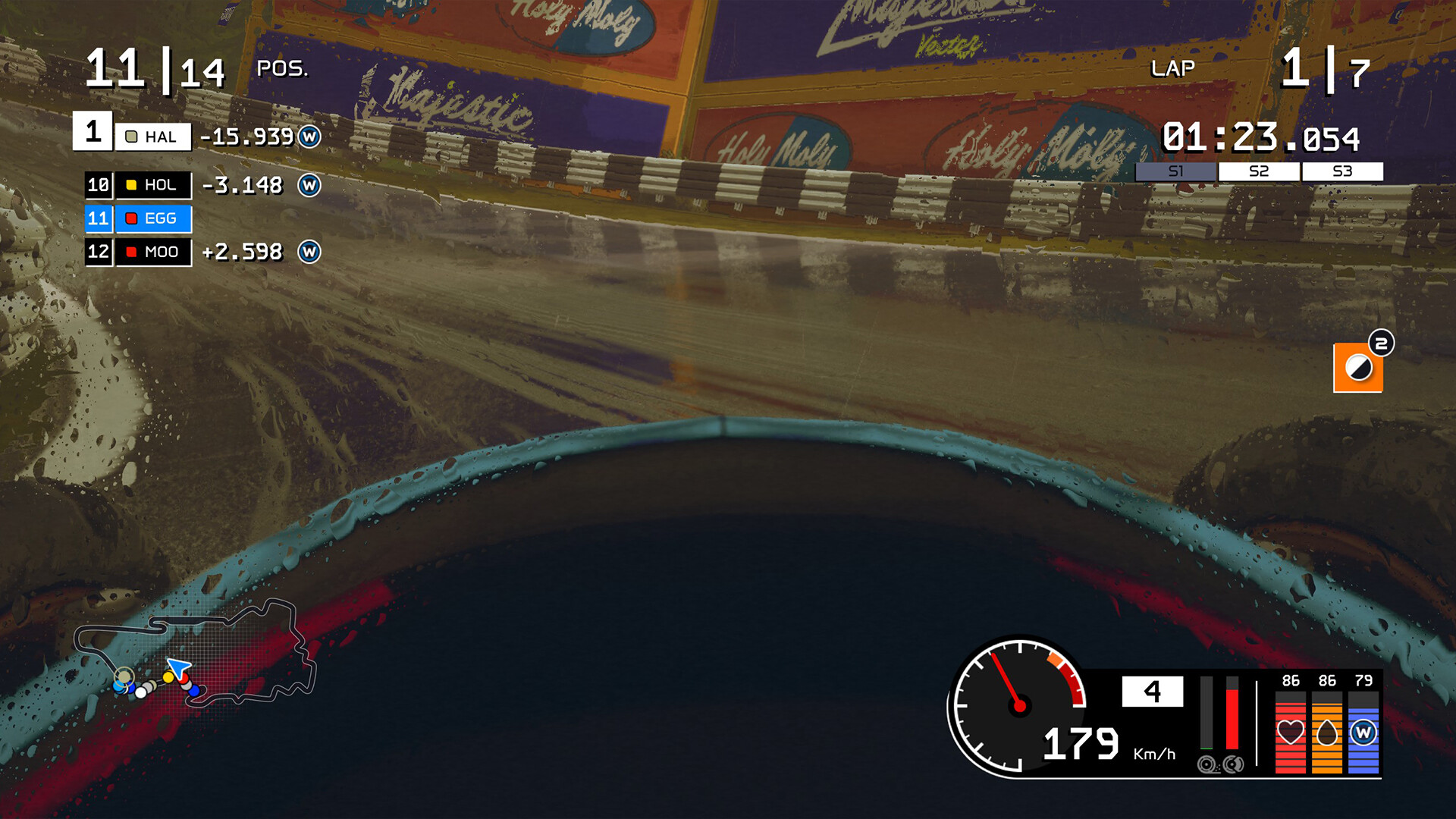Click the orange tyre compound icon marked 2
Image resolution: width=1456 pixels, height=819 pixels.
[1359, 369]
